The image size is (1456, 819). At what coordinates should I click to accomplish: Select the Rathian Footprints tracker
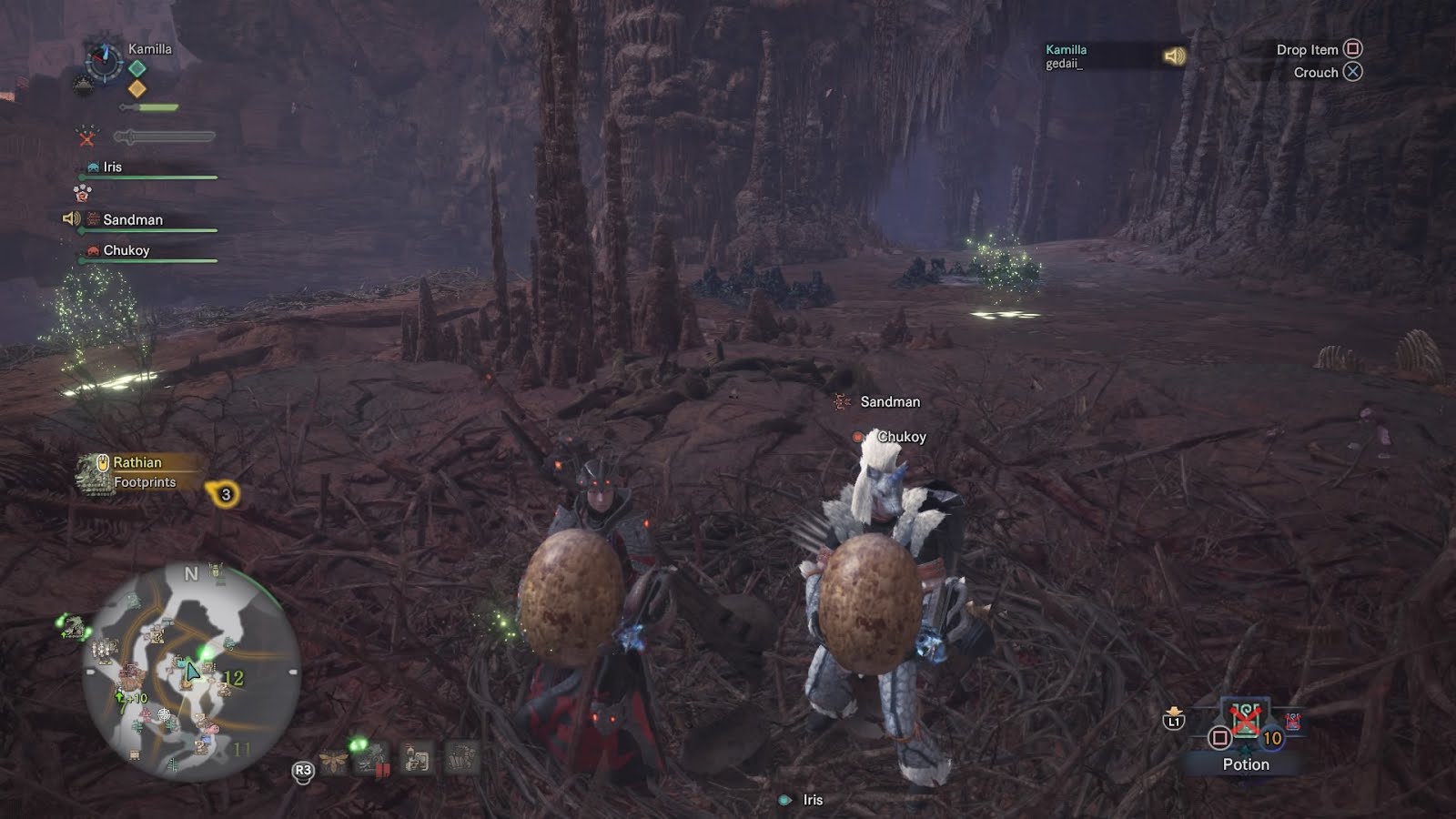(x=136, y=472)
